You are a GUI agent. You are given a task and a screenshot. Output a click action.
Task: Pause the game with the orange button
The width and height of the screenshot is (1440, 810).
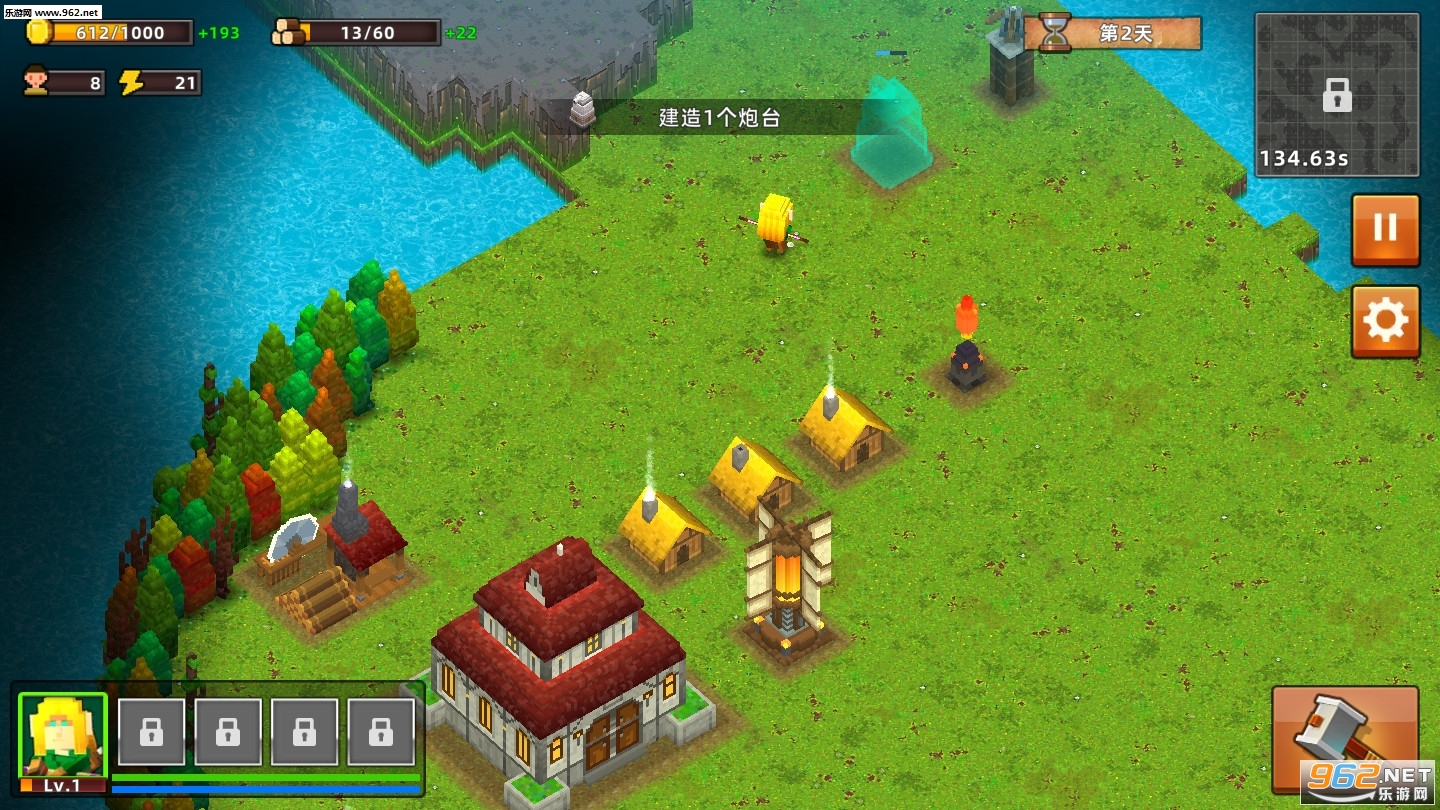[x=1385, y=229]
